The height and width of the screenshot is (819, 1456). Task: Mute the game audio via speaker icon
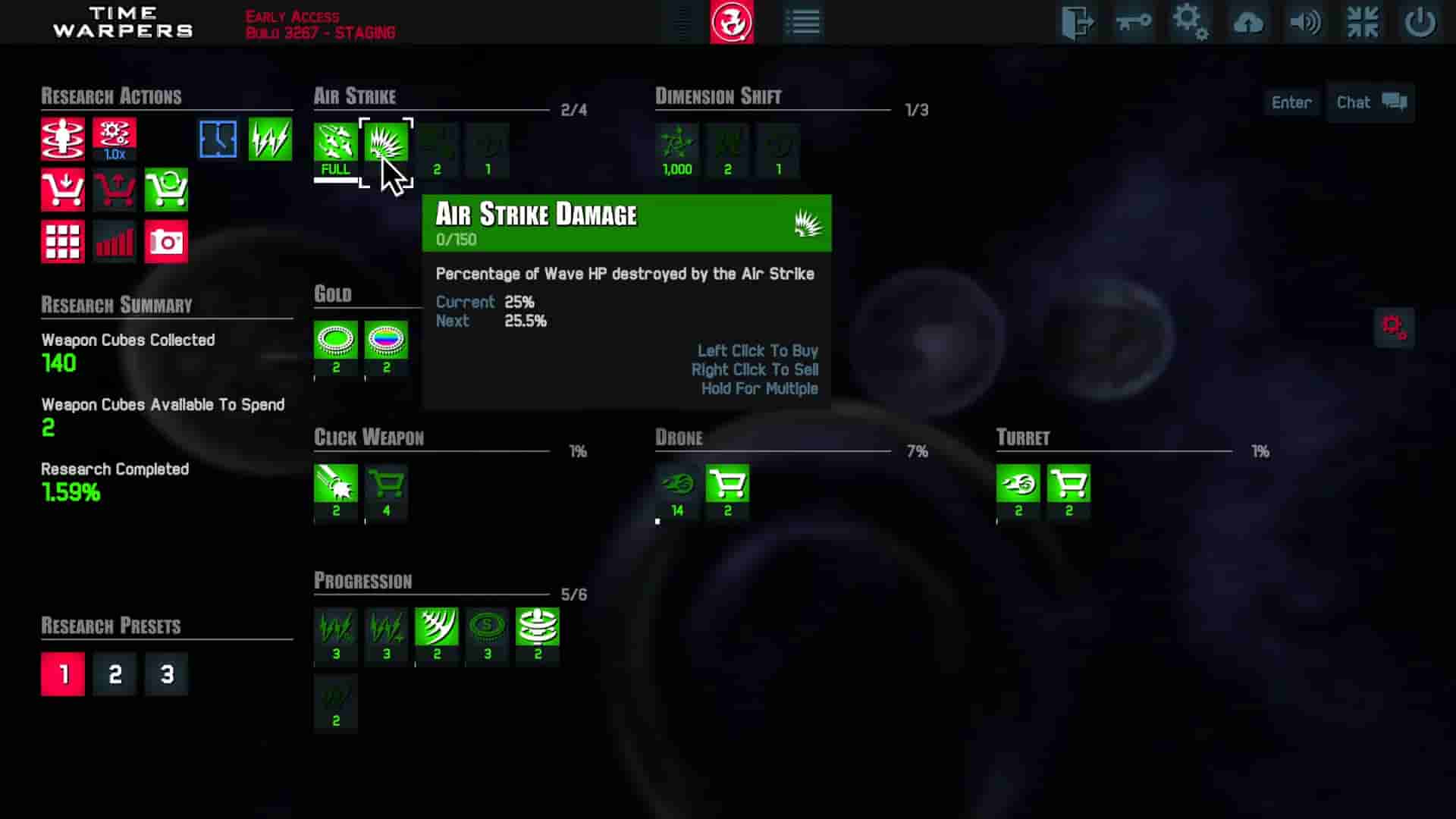[1305, 23]
